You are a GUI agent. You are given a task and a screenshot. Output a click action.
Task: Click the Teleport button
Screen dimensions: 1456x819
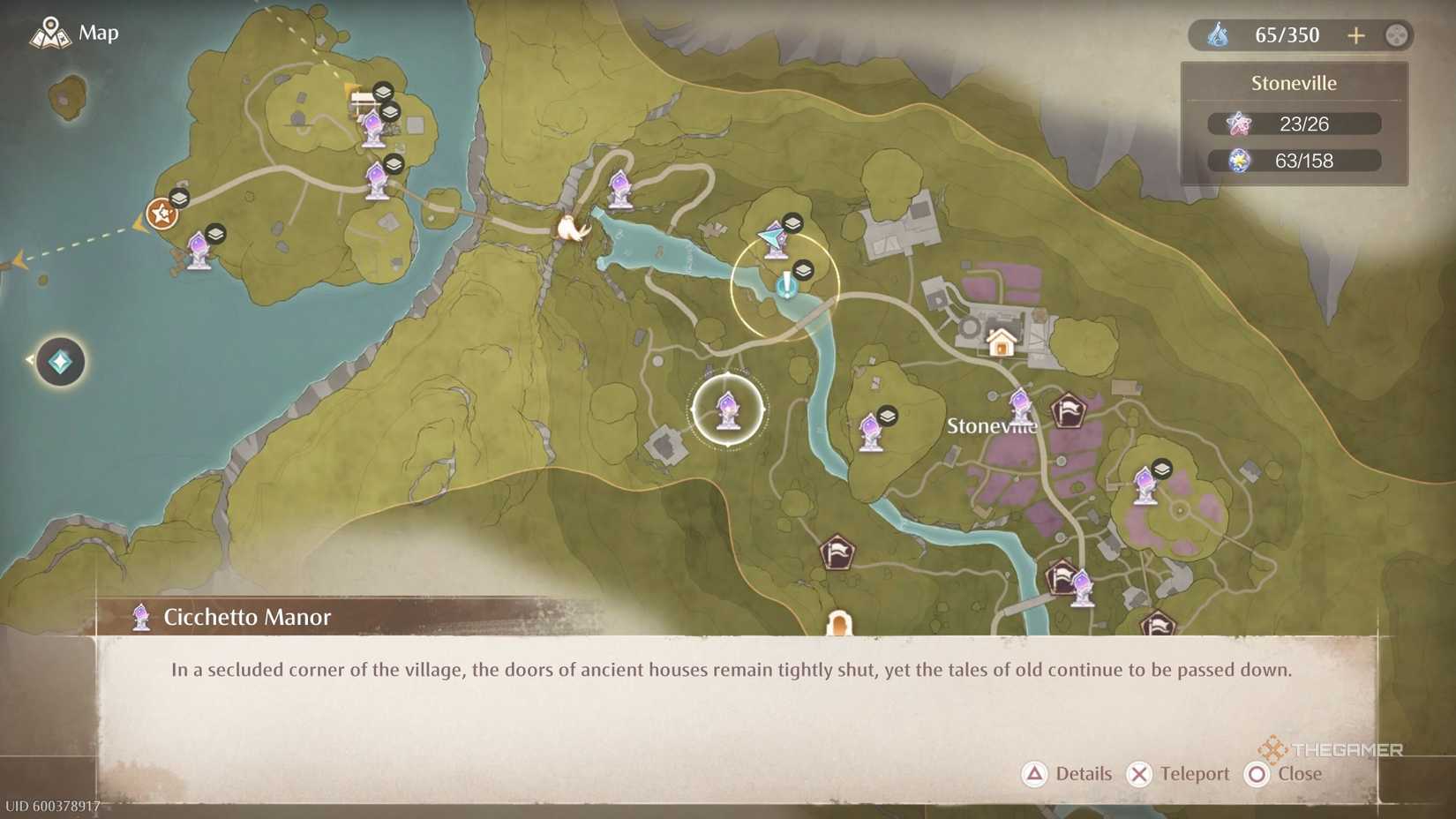click(x=1179, y=774)
